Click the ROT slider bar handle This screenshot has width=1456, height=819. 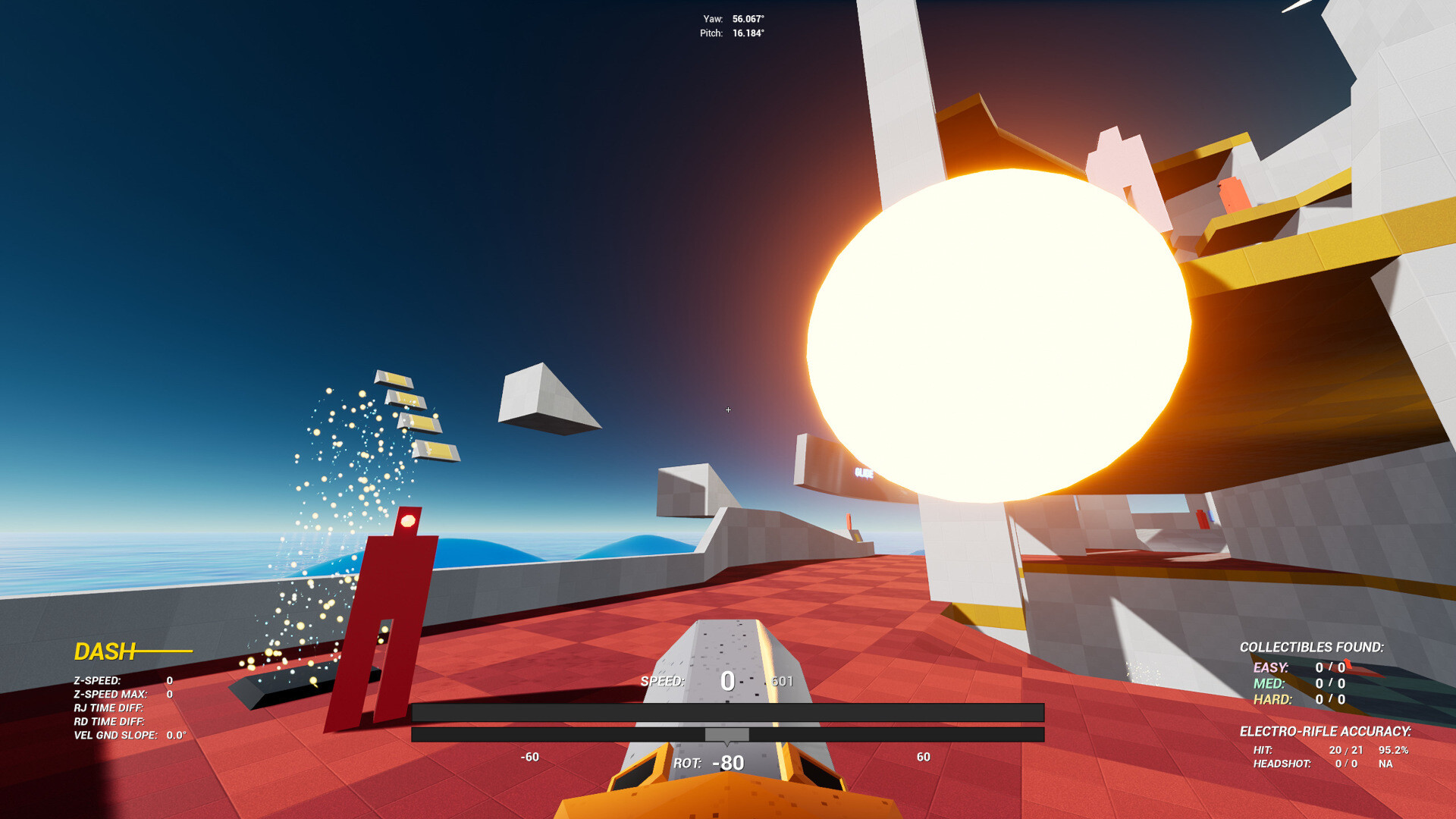point(727,734)
